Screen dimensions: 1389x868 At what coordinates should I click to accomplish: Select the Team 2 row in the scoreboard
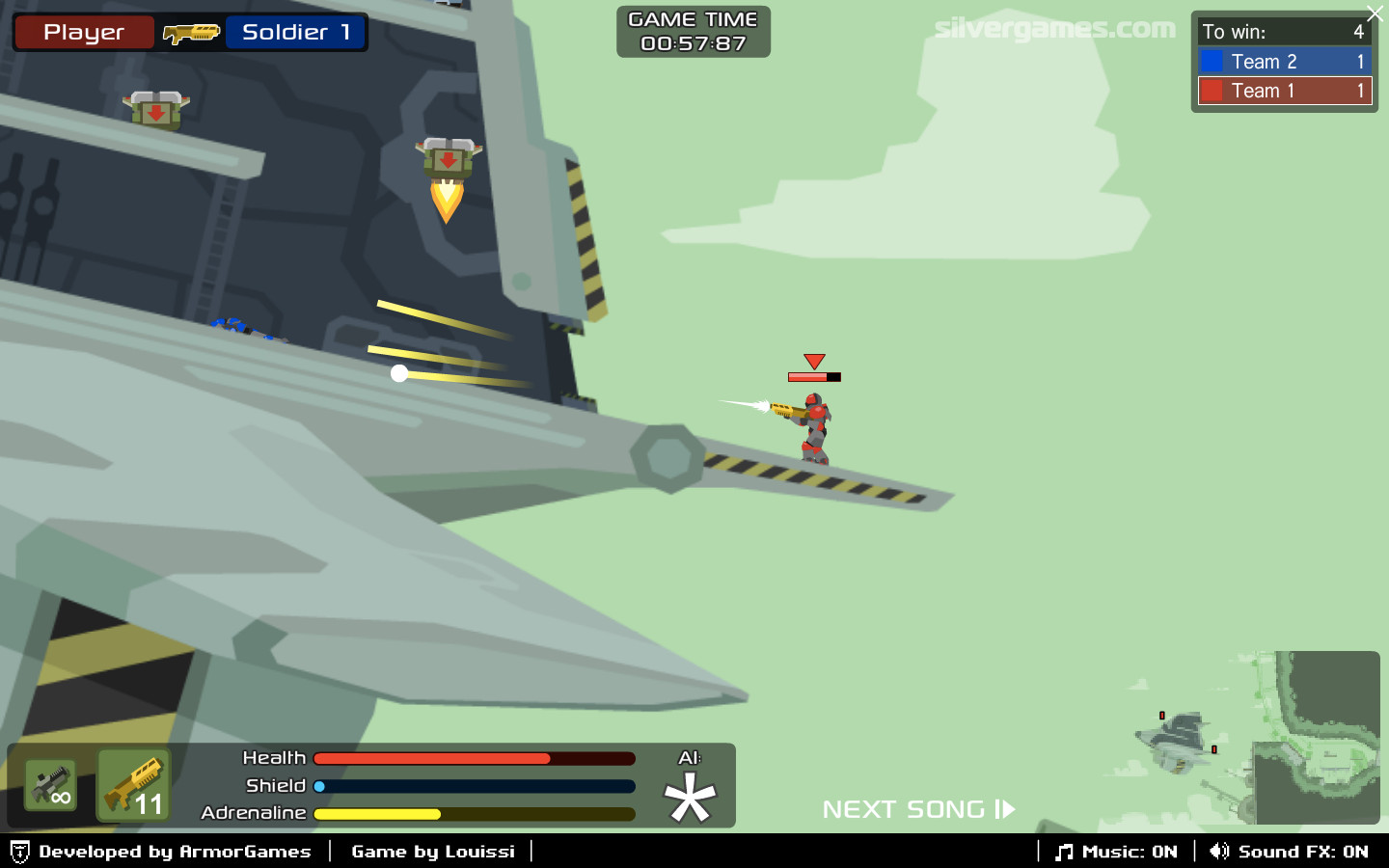tap(1284, 61)
